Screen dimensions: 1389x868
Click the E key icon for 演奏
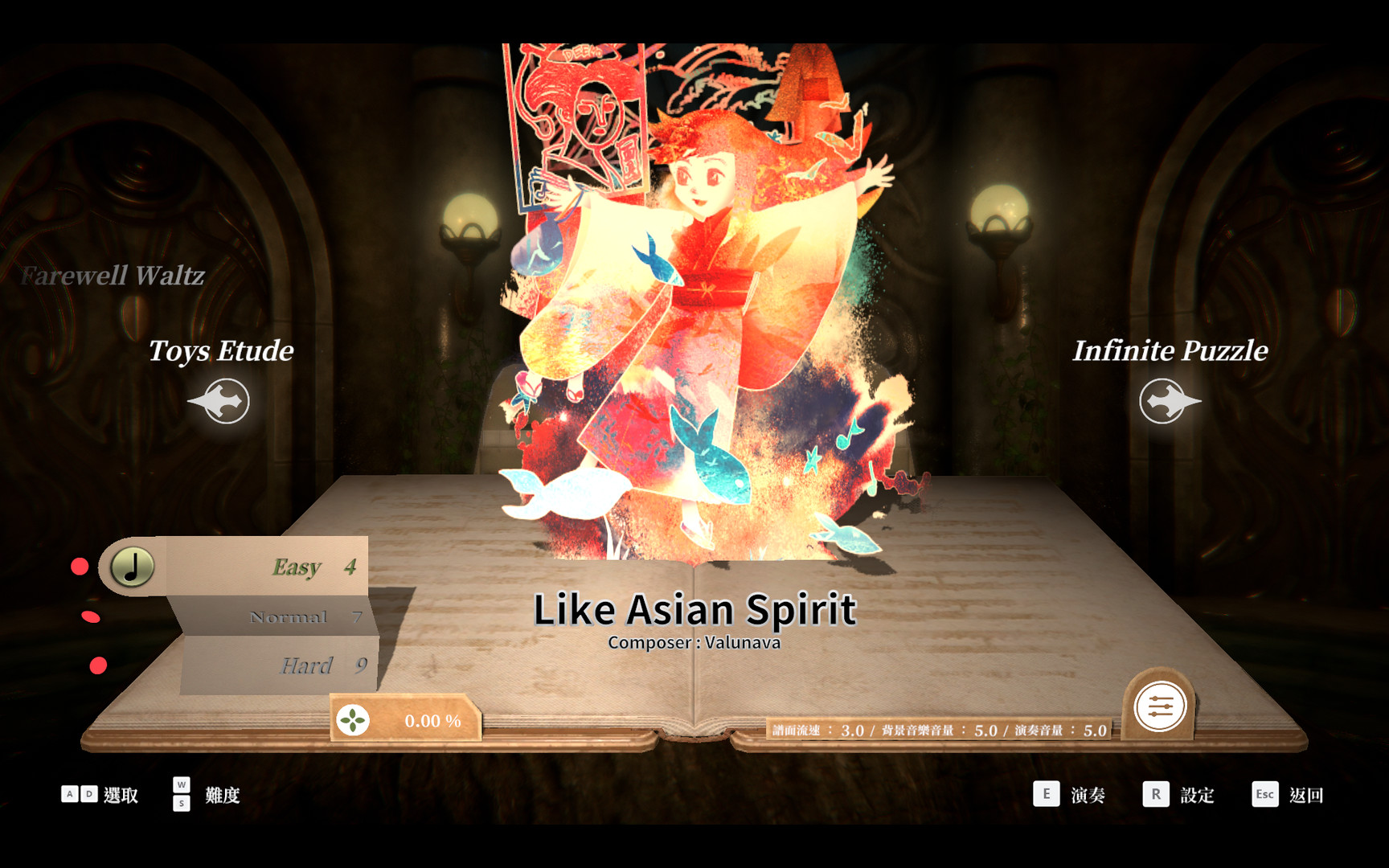[1047, 794]
